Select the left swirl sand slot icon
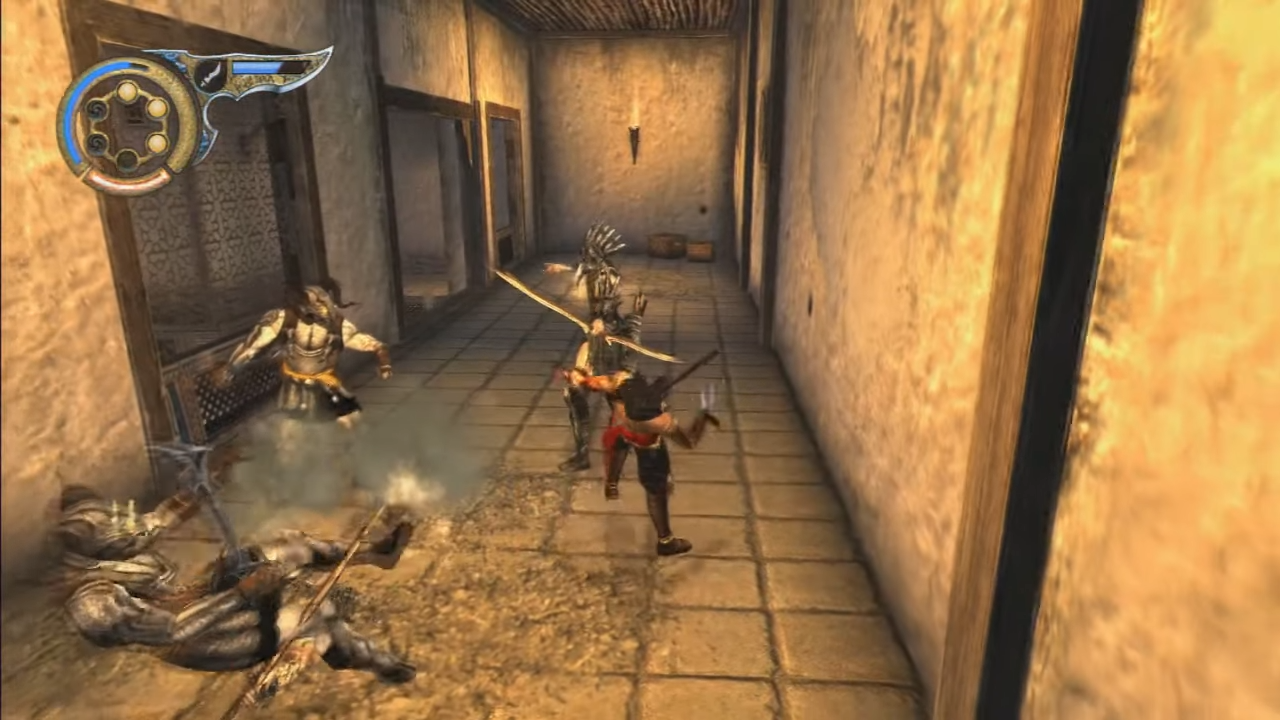The image size is (1280, 720). tap(96, 110)
